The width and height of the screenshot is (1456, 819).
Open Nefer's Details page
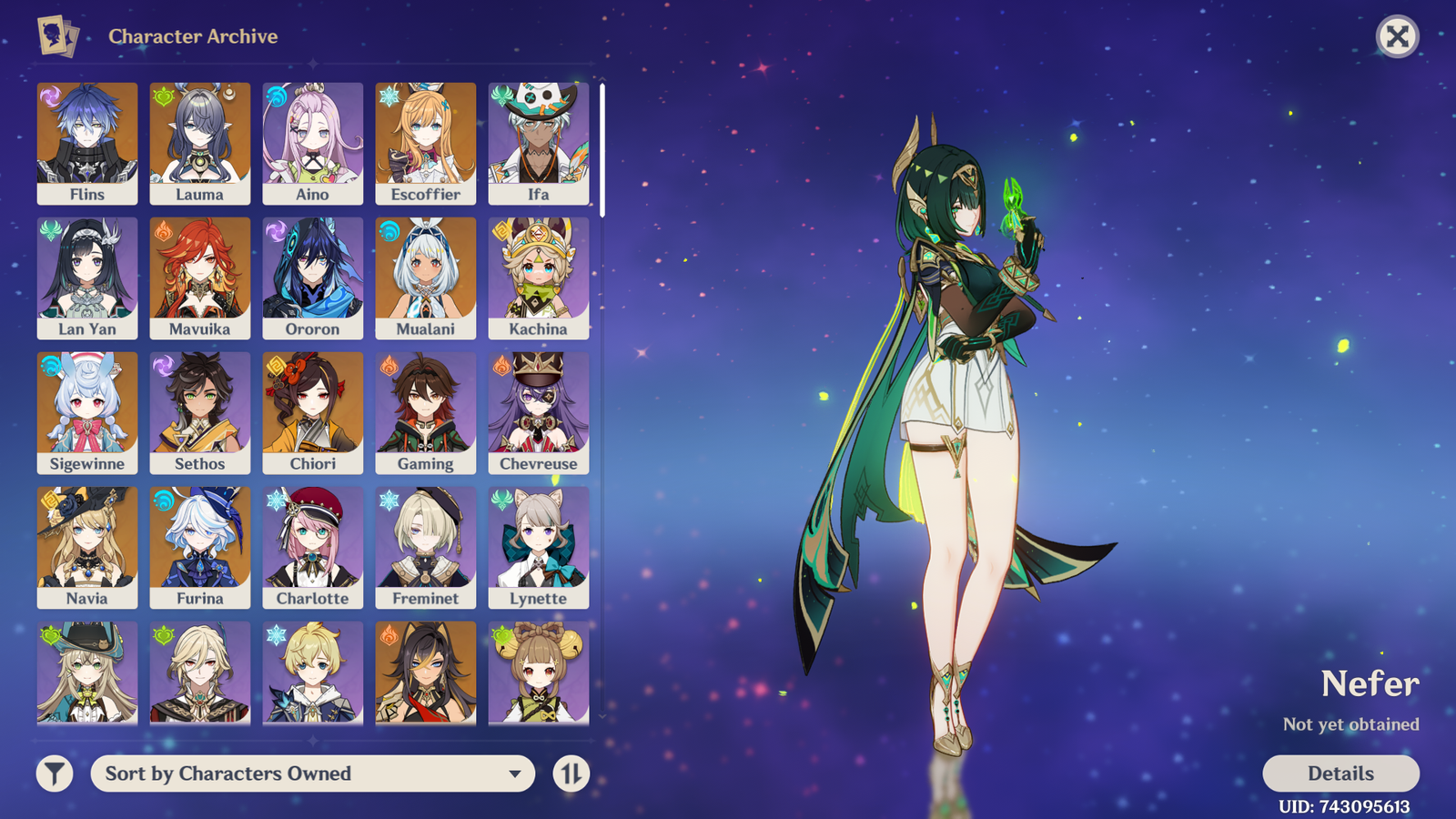(x=1340, y=773)
